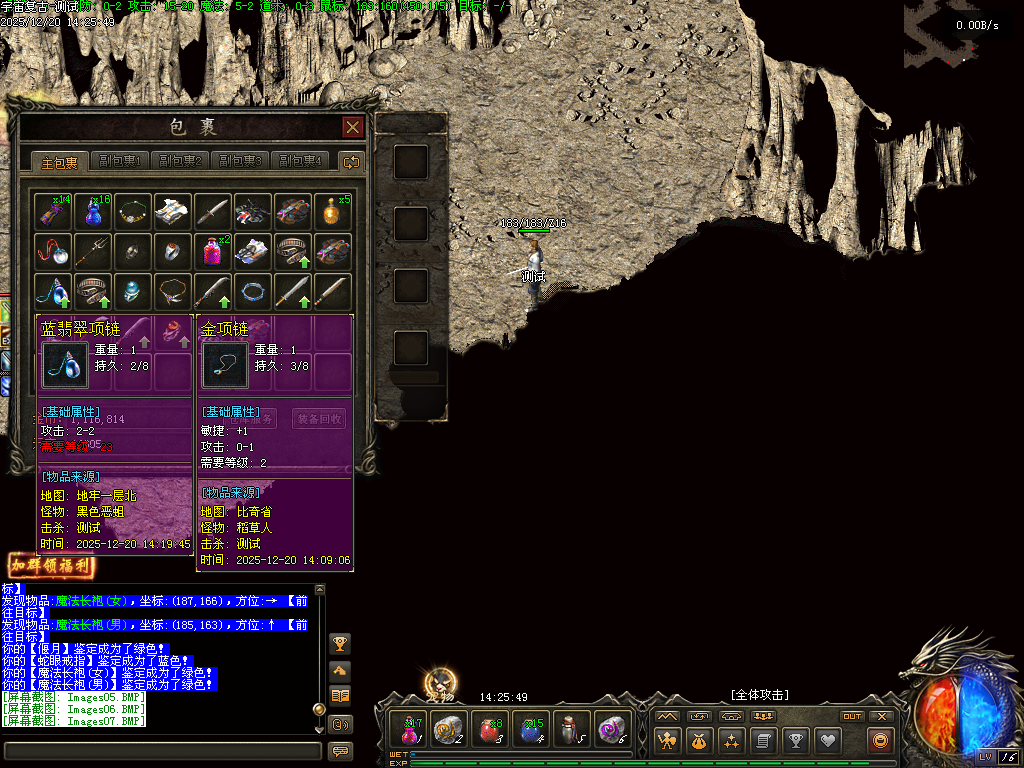Switch to the 副包裹1 tab
1024x768 pixels.
(x=119, y=161)
